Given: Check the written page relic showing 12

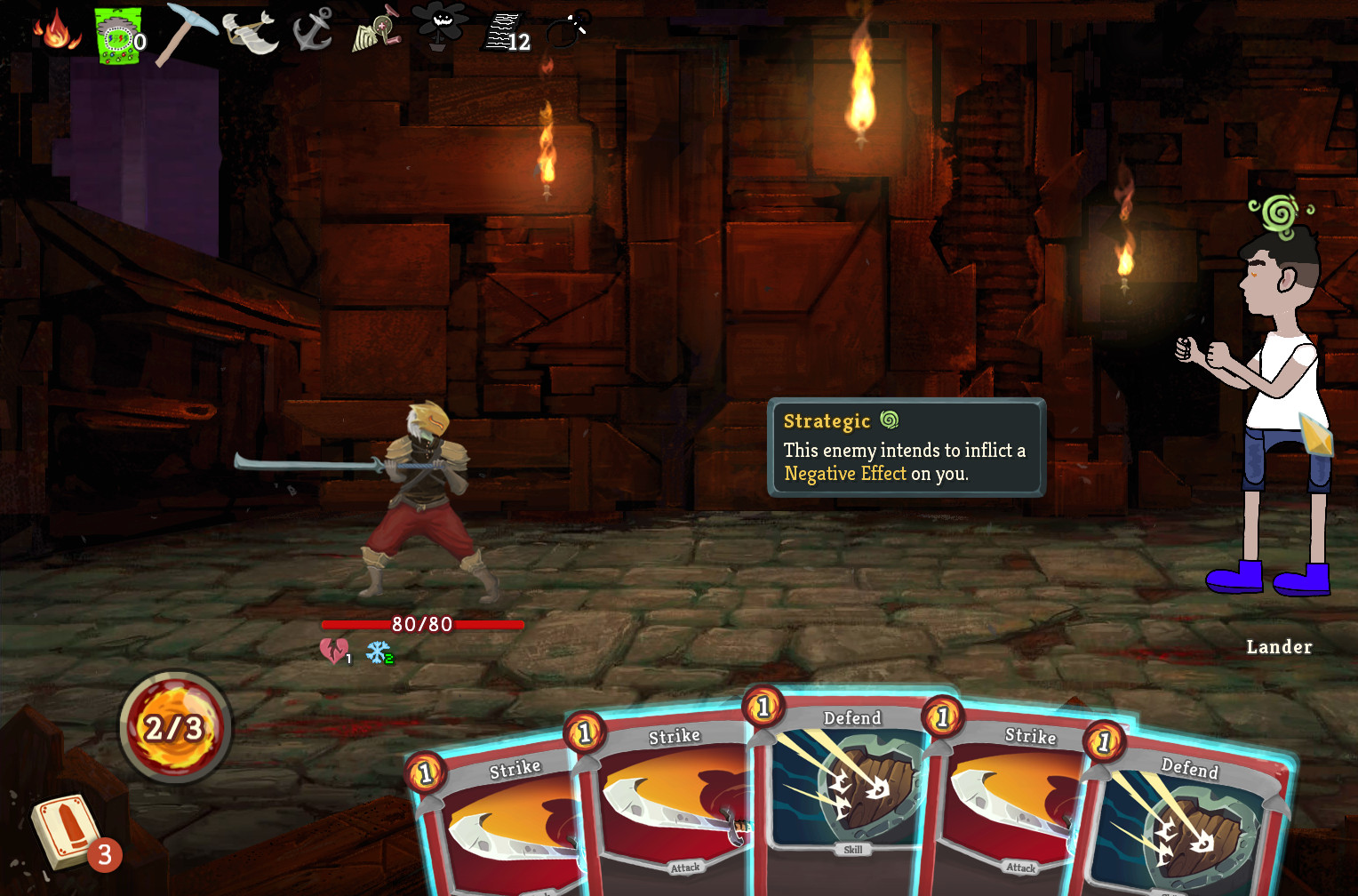Looking at the screenshot, I should click(505, 34).
